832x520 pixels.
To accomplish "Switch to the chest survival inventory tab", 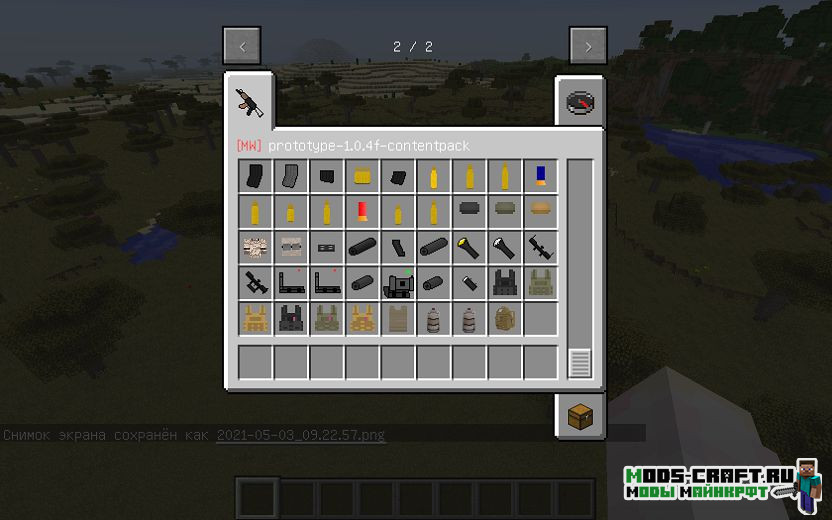I will click(x=579, y=417).
